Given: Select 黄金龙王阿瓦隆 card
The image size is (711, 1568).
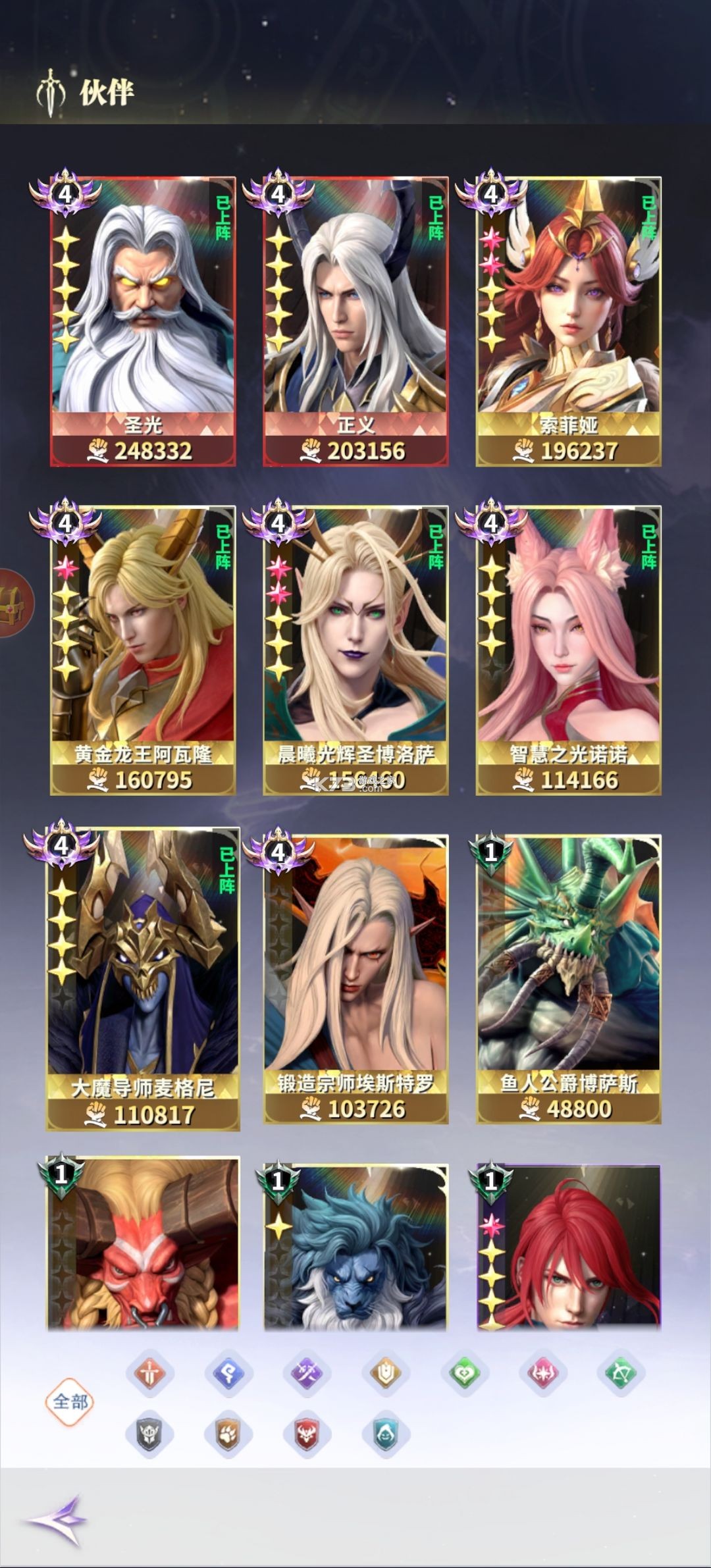Looking at the screenshot, I should click(143, 650).
